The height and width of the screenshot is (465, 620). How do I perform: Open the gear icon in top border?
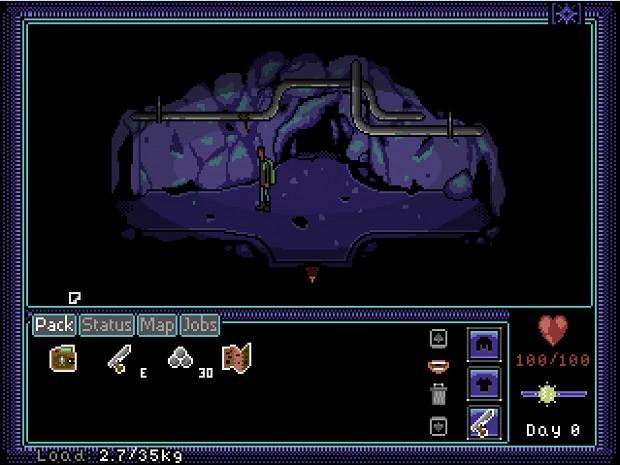tap(567, 13)
